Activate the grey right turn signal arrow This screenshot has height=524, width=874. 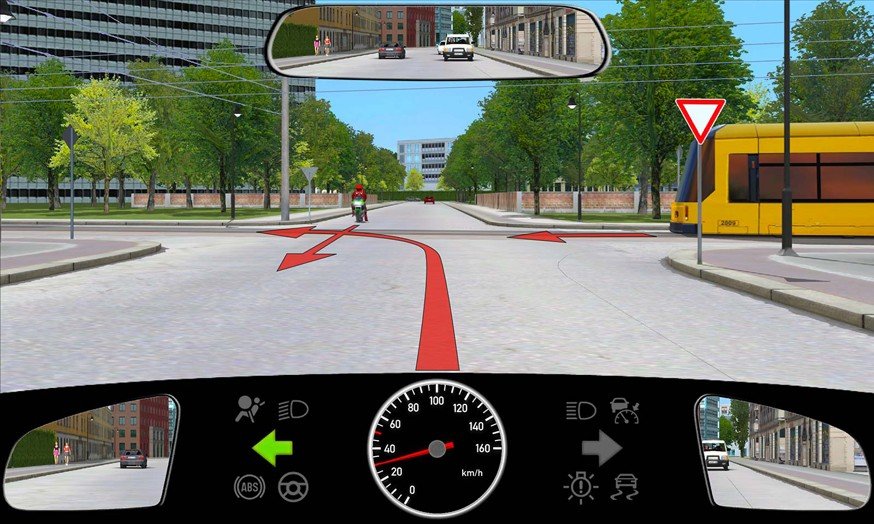(602, 447)
